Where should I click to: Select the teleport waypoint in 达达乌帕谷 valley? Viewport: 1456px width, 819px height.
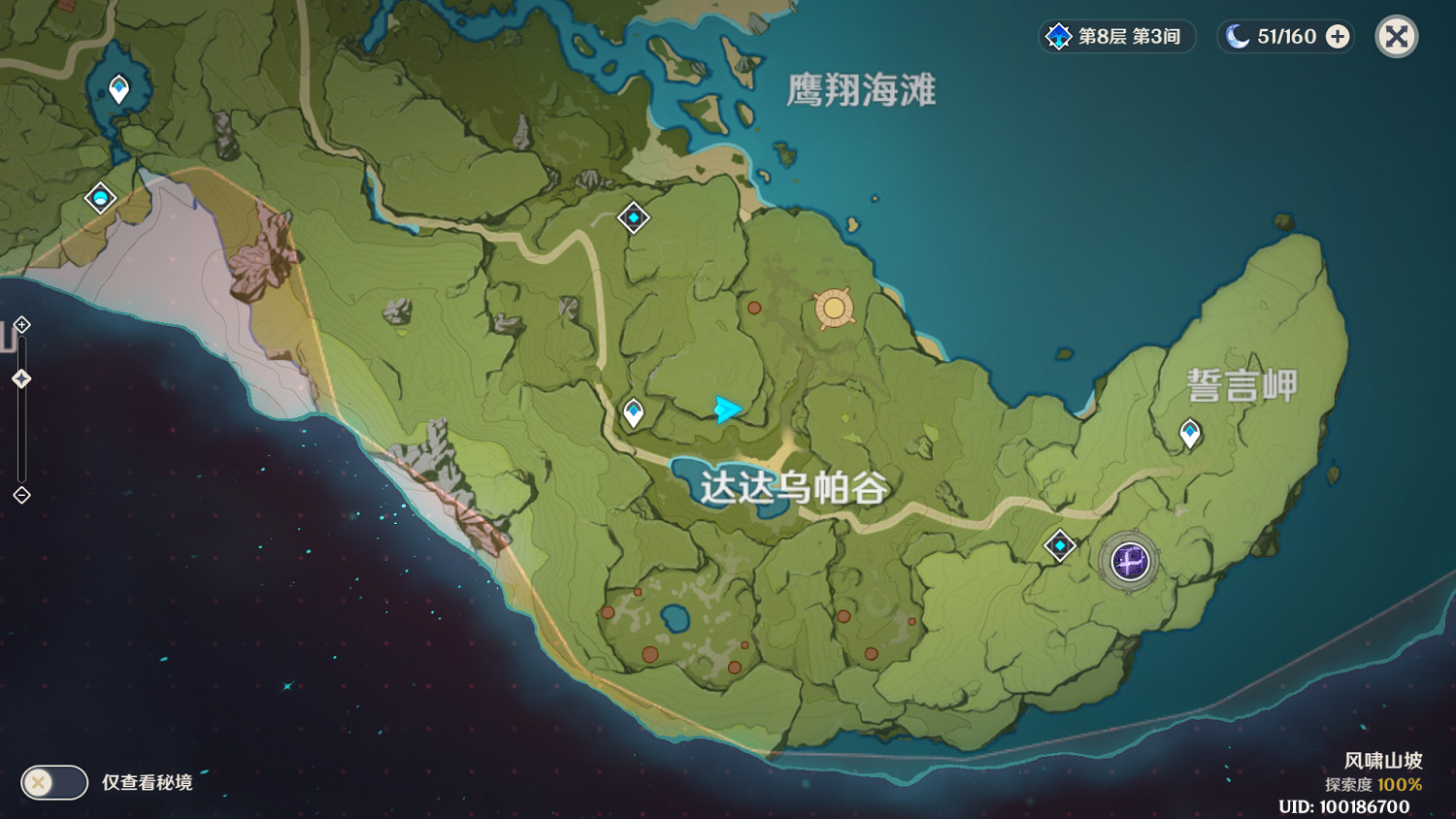click(x=632, y=412)
